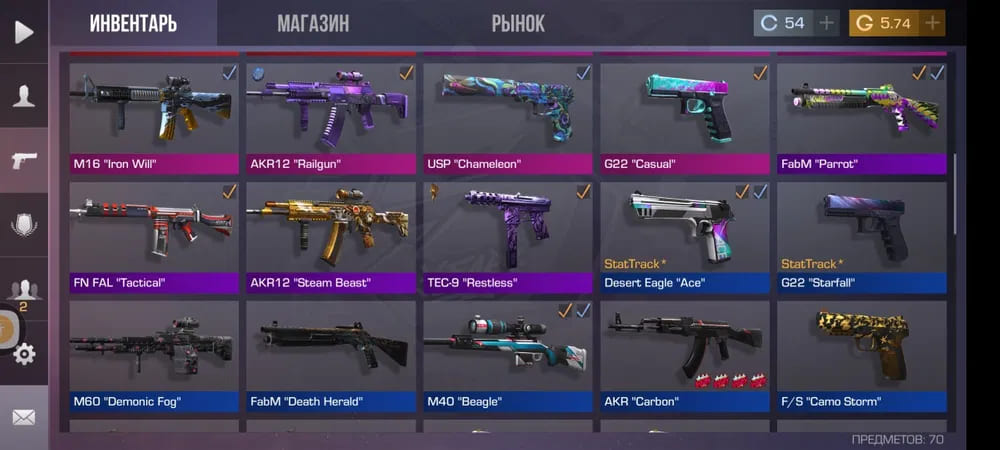Open the settings gear
The height and width of the screenshot is (450, 1000).
(24, 352)
